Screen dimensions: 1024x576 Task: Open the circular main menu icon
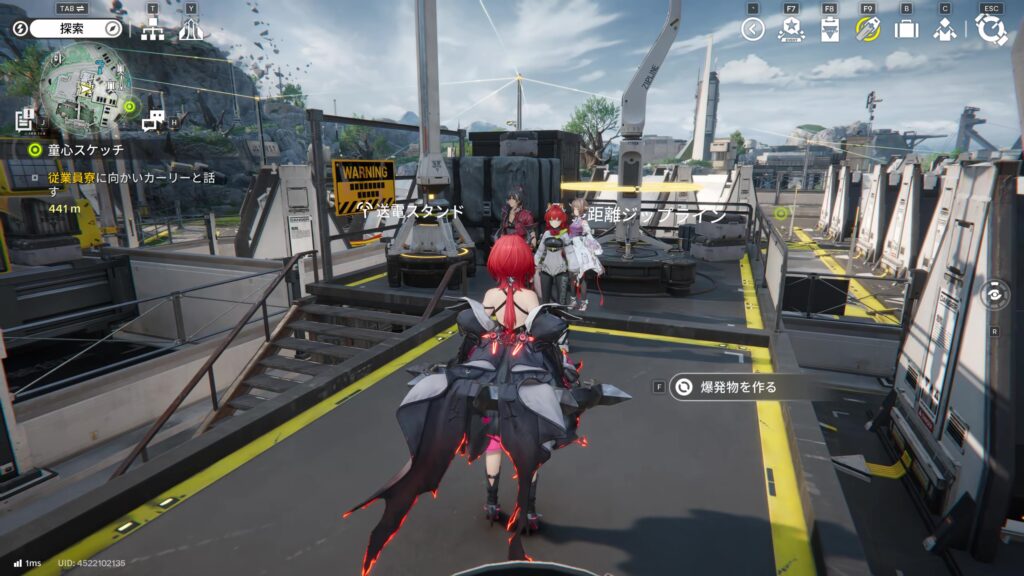[991, 30]
